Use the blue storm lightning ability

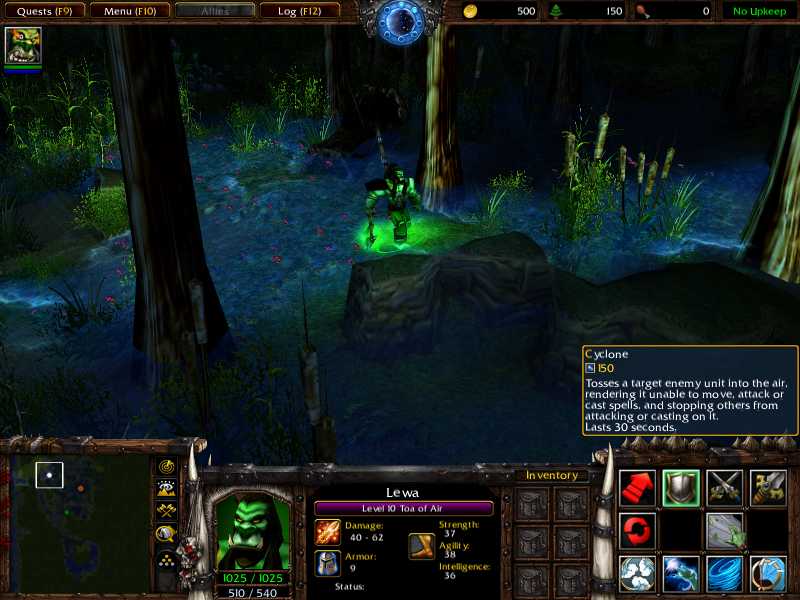point(681,574)
